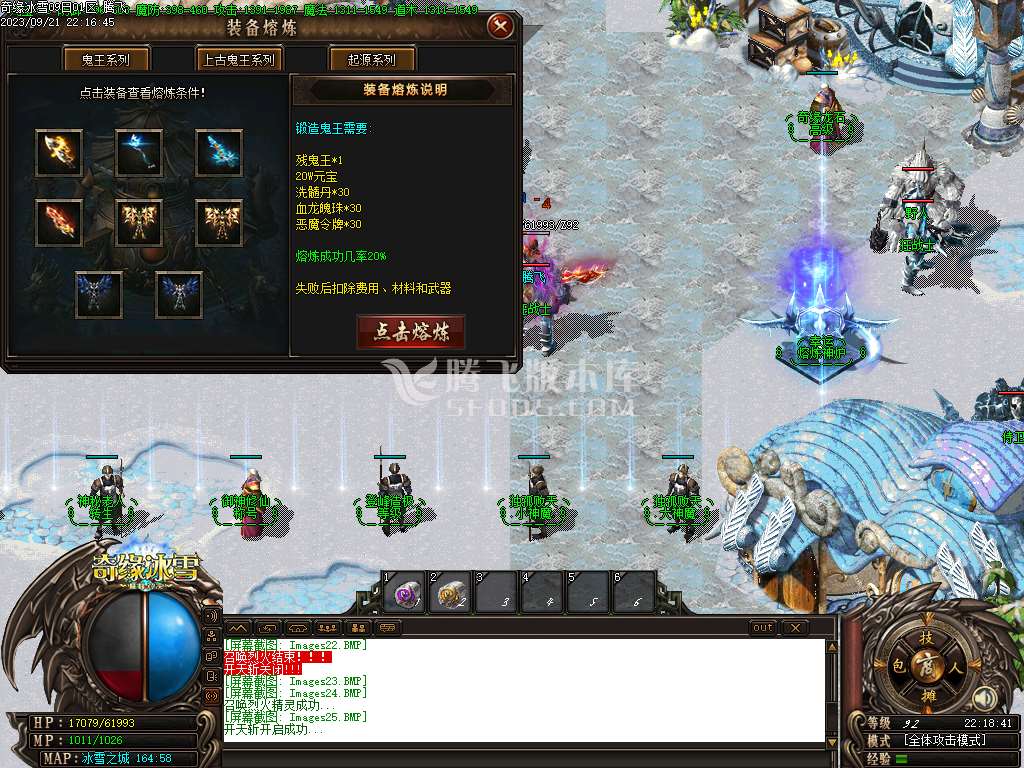Close the 装备熔炼 smelting window
Viewport: 1024px width, 768px height.
[500, 27]
